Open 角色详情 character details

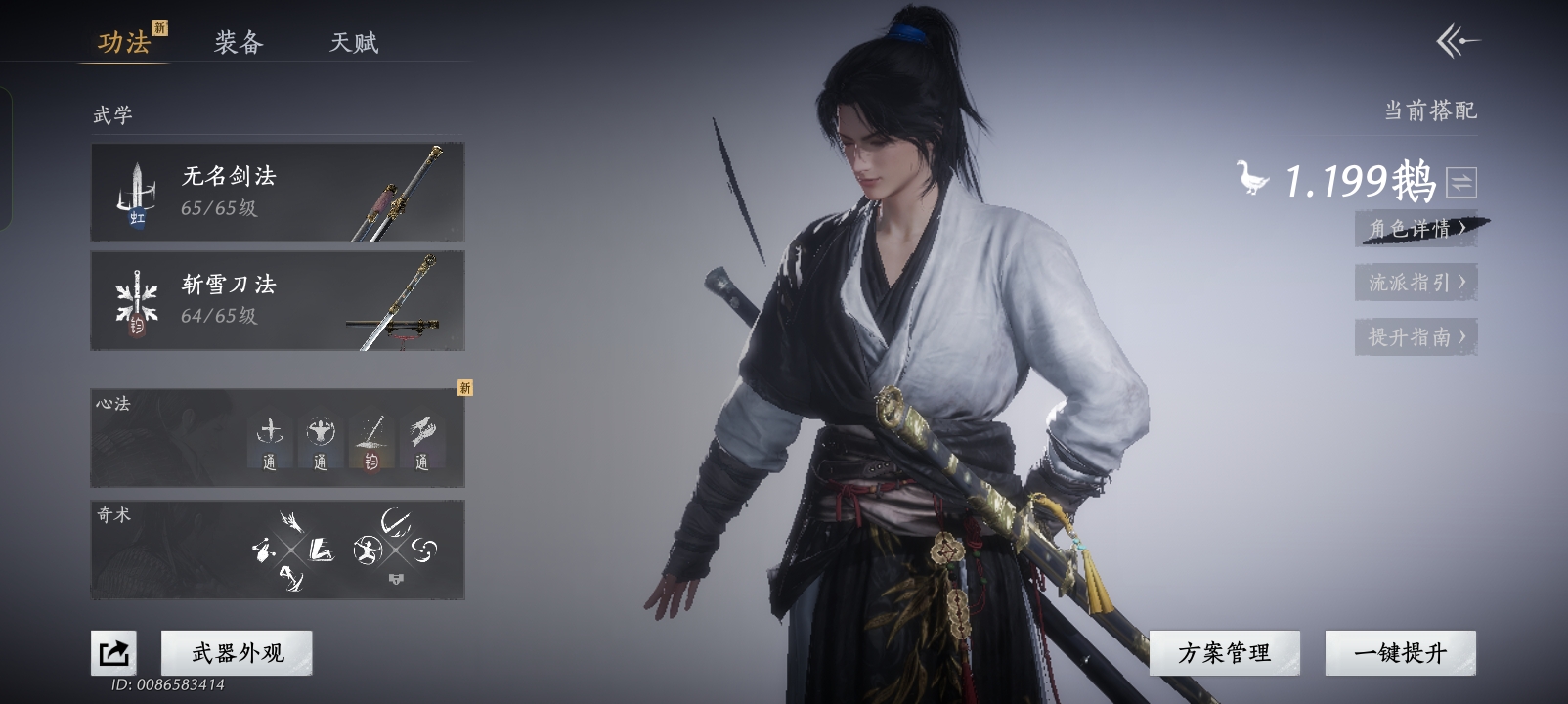tap(1415, 229)
